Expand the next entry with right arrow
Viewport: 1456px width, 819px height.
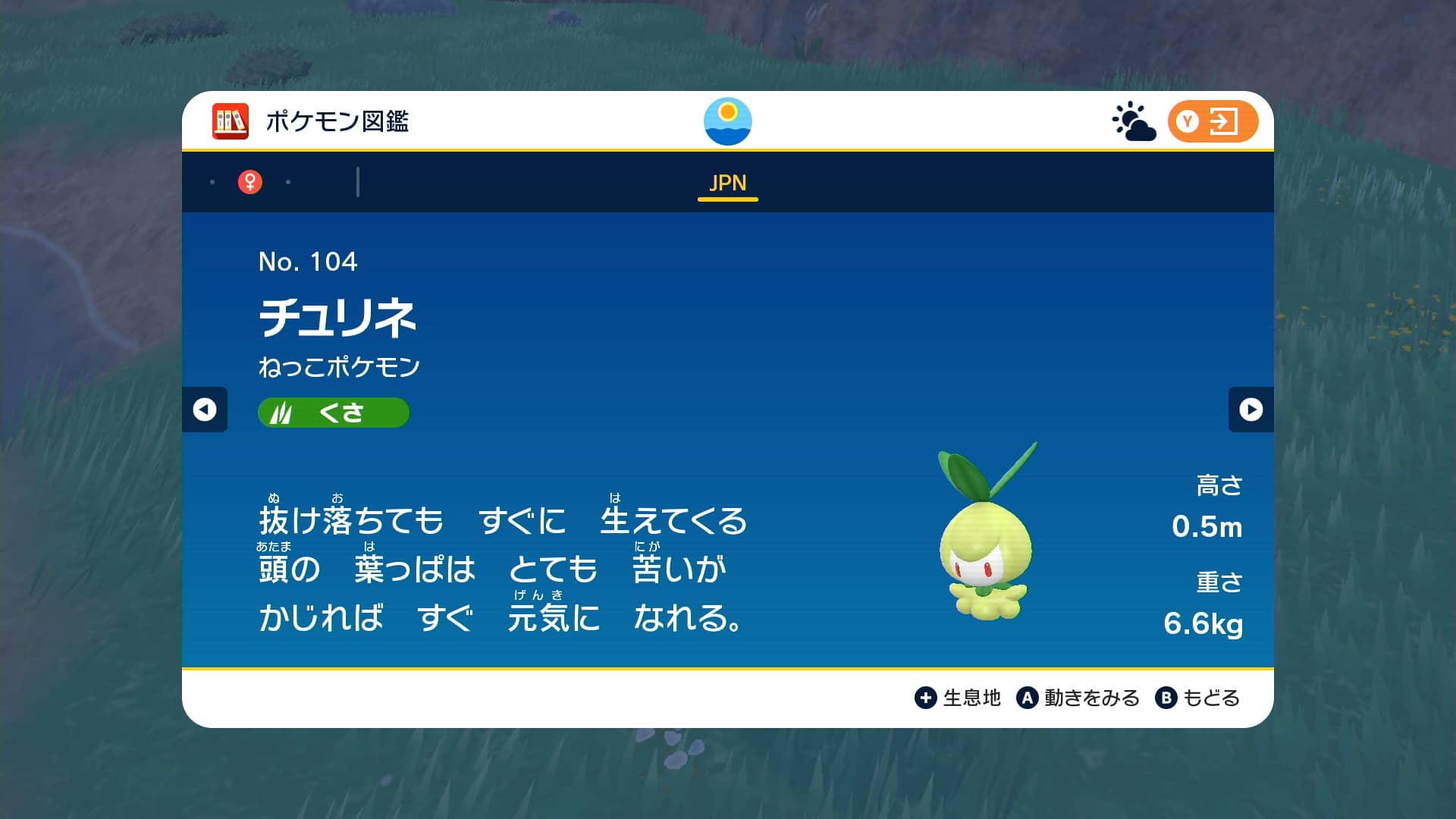pyautogui.click(x=1251, y=410)
